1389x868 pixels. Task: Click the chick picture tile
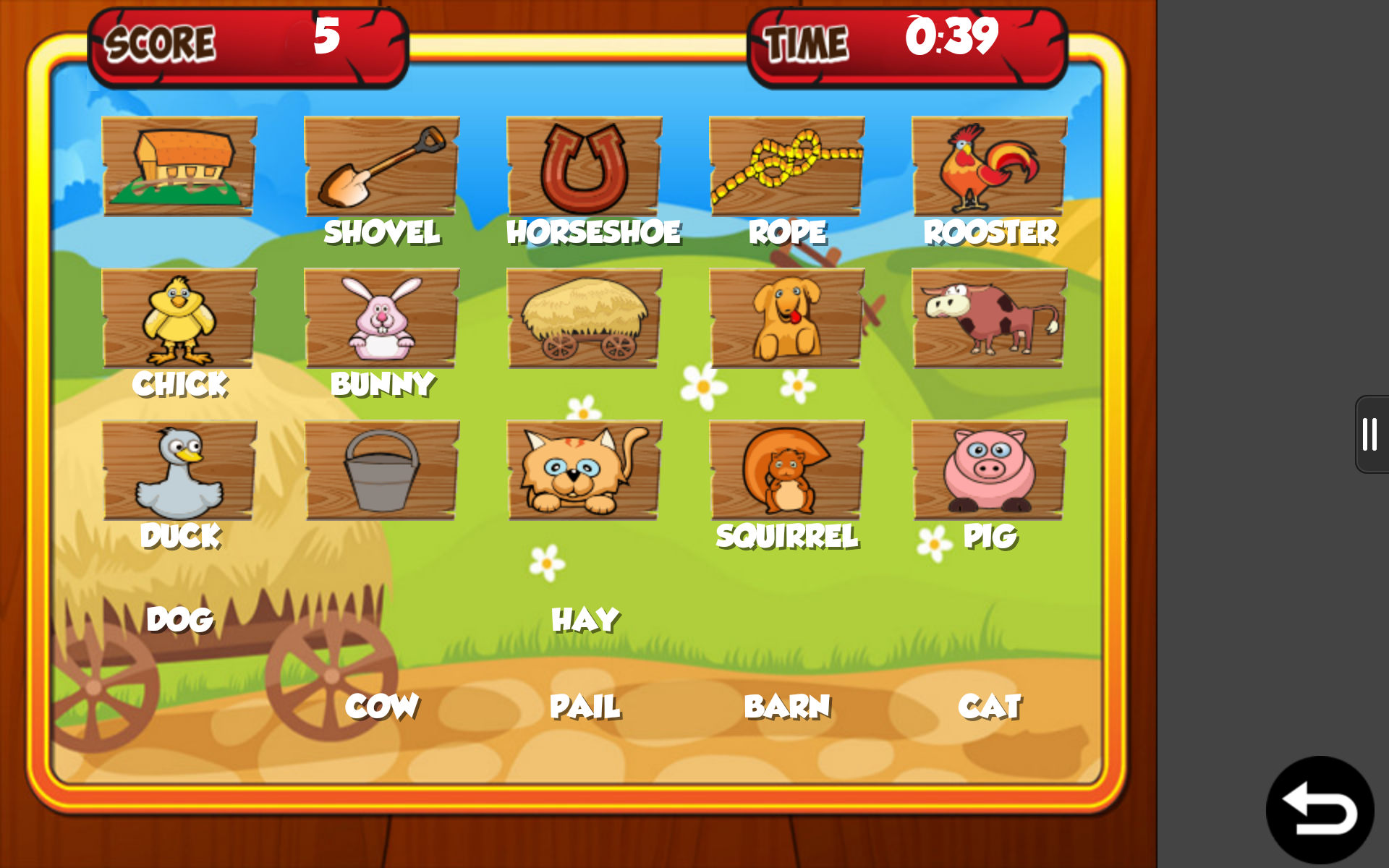tap(179, 318)
